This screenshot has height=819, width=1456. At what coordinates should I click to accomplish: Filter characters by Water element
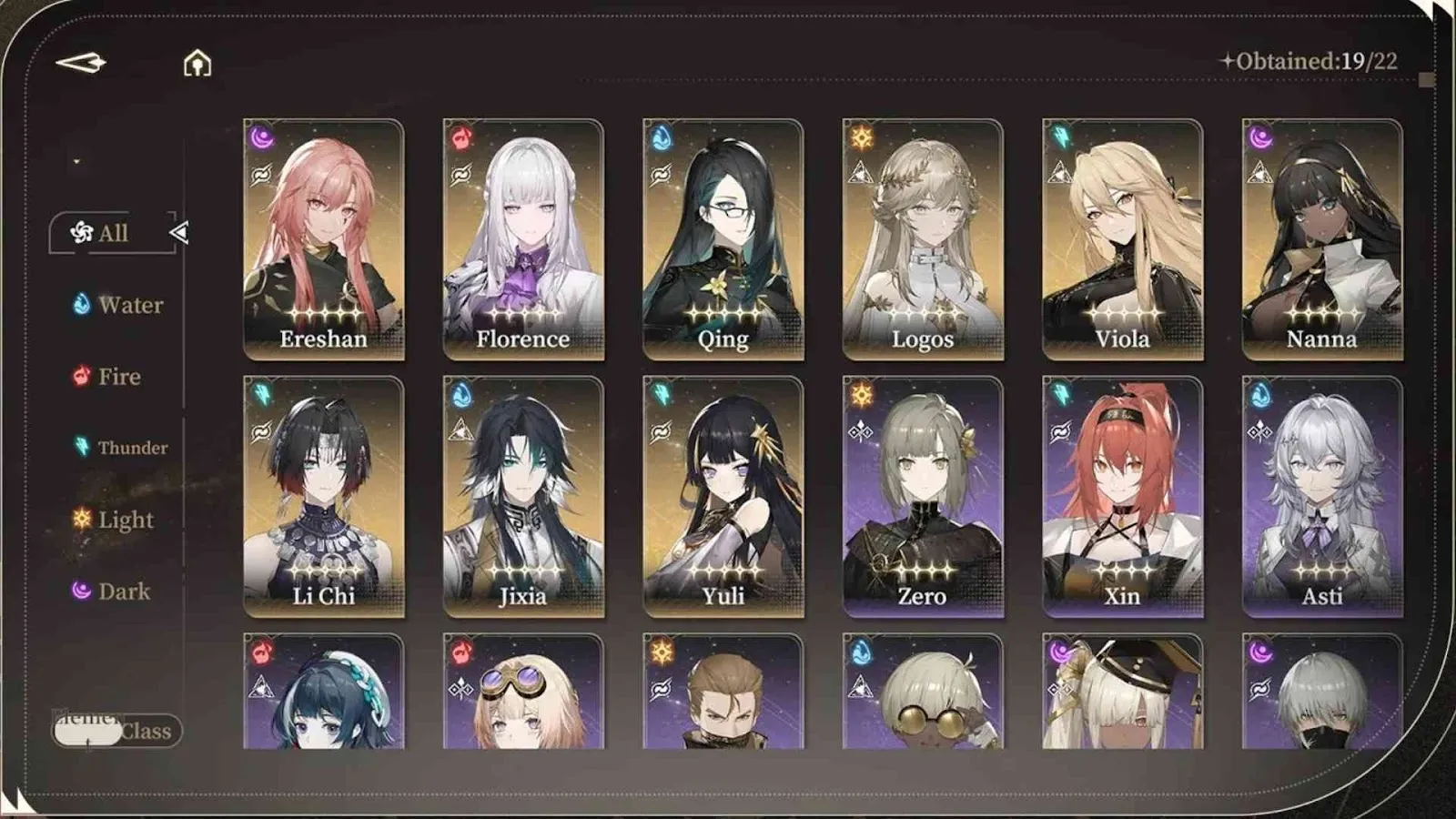118,305
